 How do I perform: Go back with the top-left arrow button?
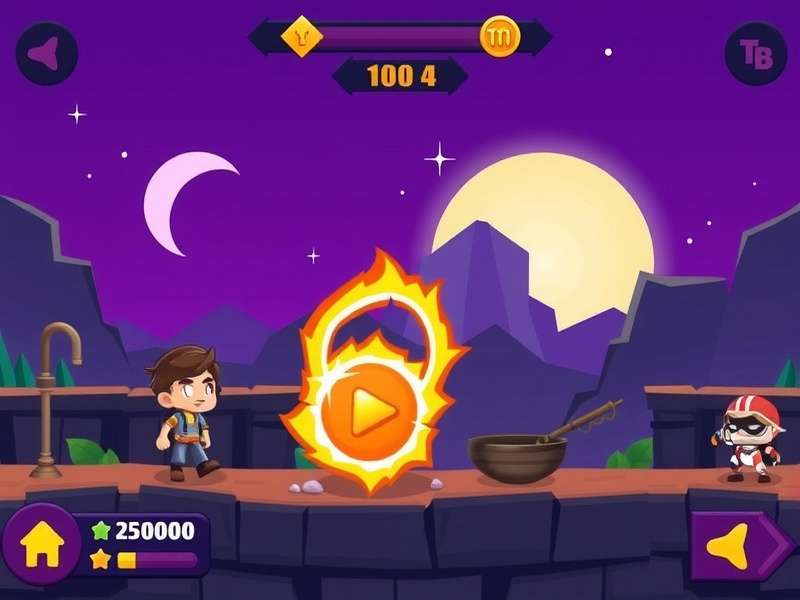pyautogui.click(x=46, y=53)
